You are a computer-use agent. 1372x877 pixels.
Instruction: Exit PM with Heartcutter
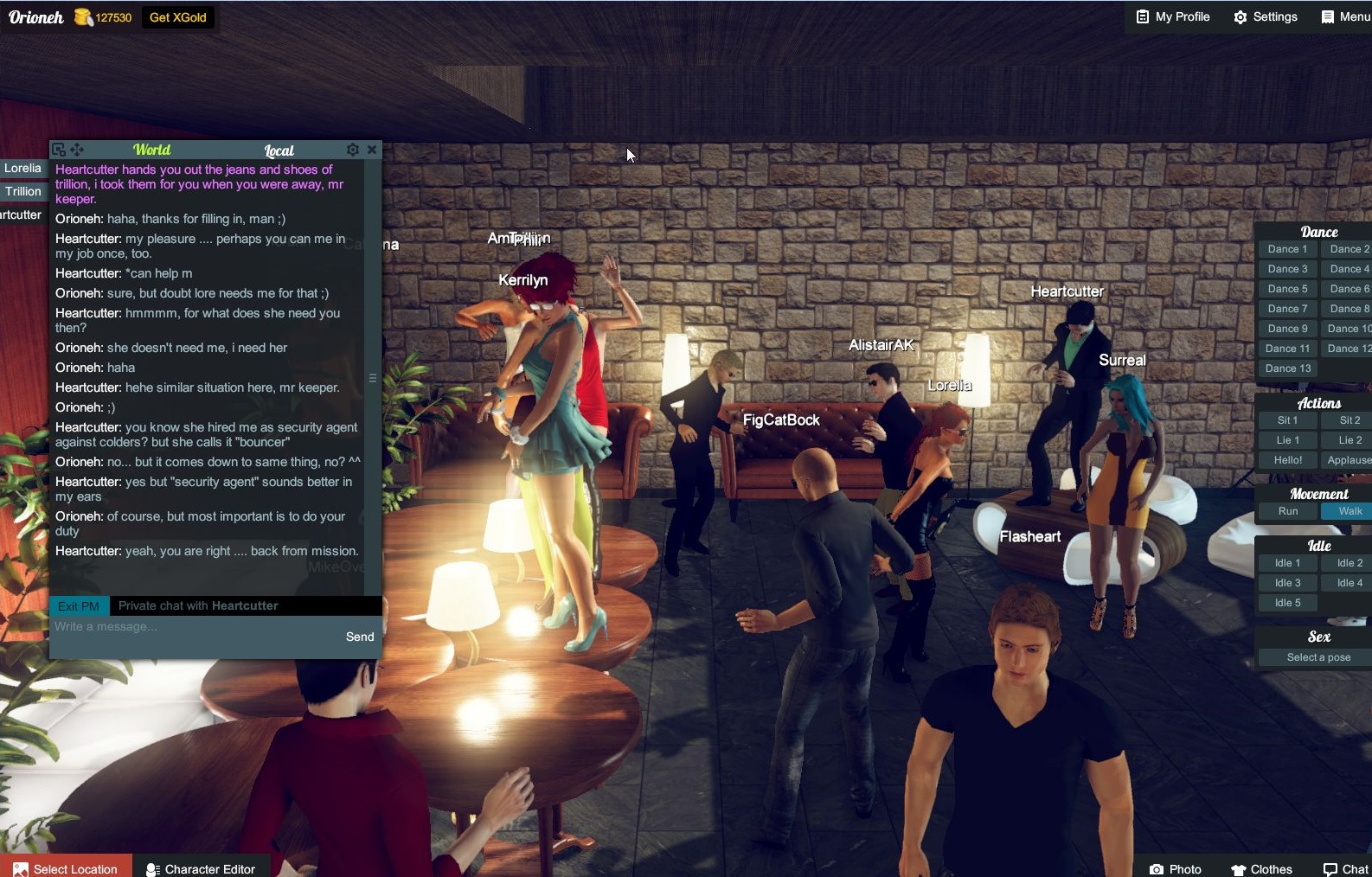(79, 605)
